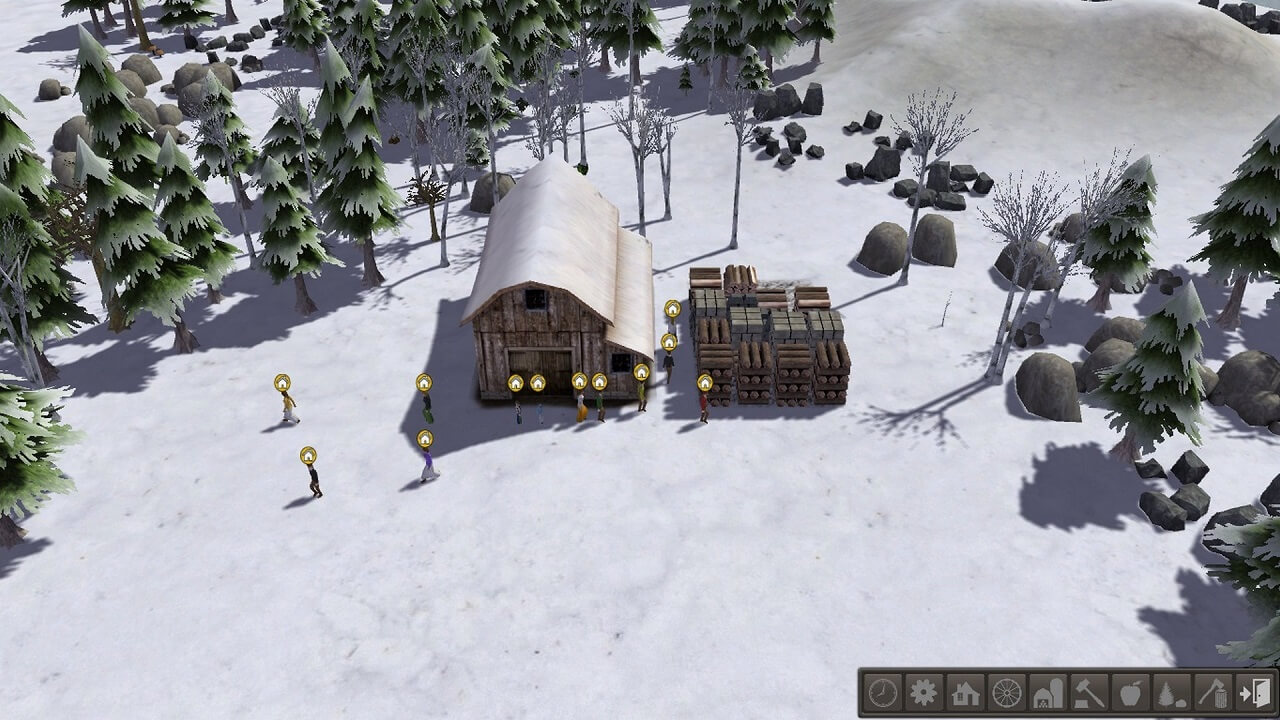Select the wagon wheel icon
1280x720 pixels.
[x=1007, y=692]
